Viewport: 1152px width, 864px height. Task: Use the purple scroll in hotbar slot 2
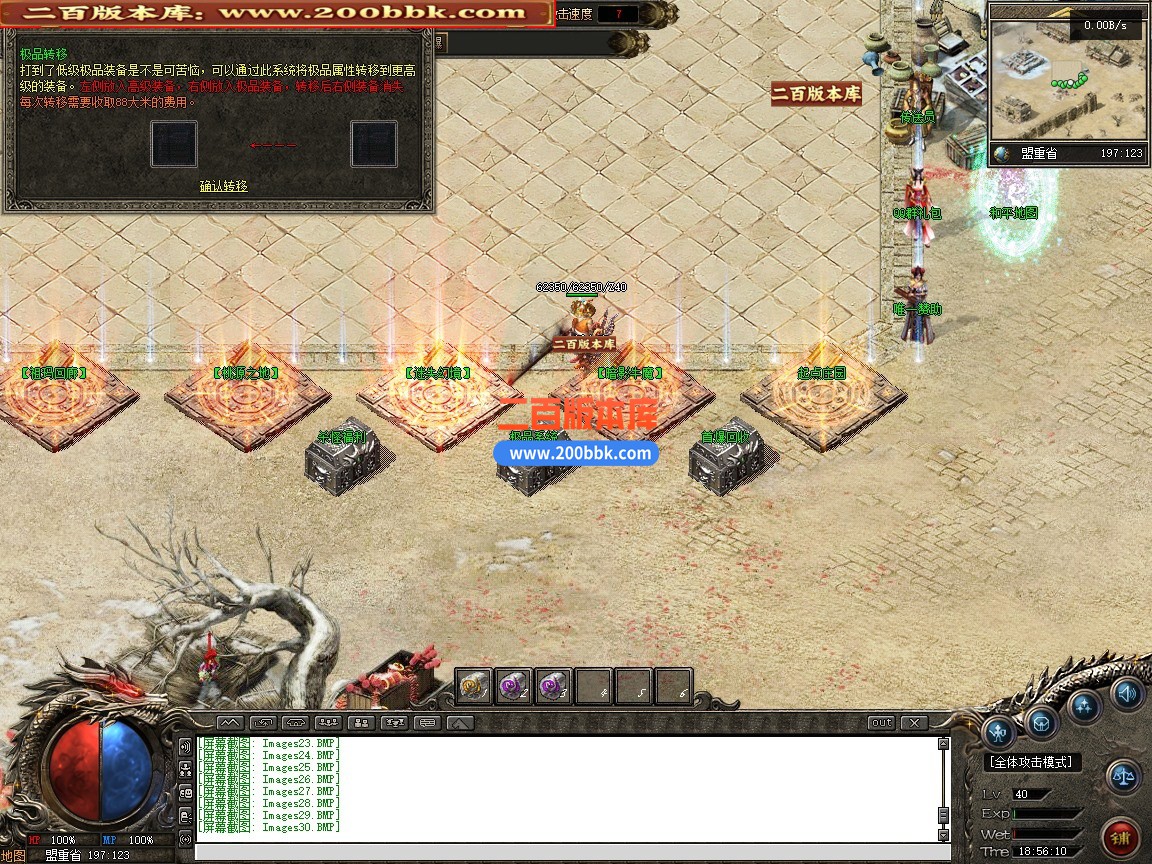[514, 686]
